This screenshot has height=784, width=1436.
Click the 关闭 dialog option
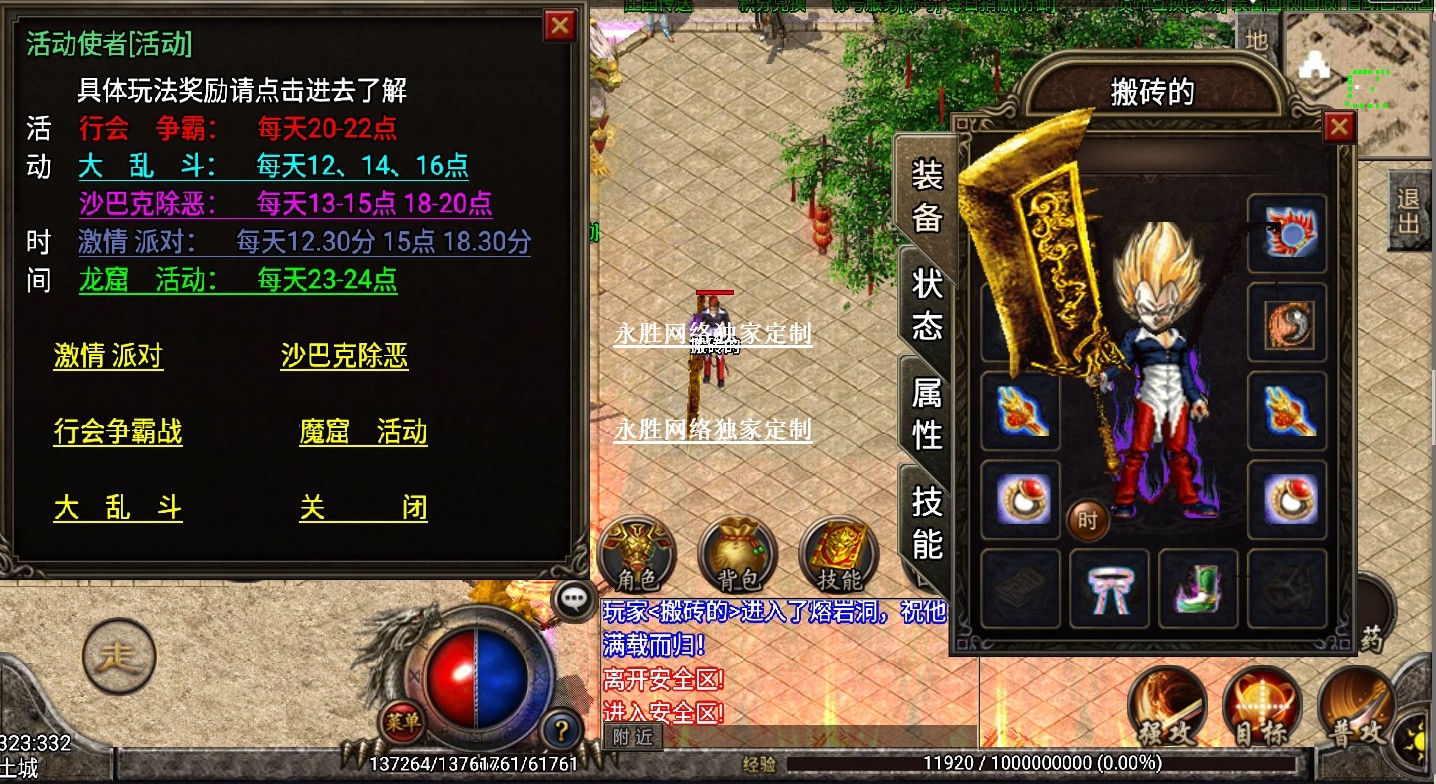[363, 508]
